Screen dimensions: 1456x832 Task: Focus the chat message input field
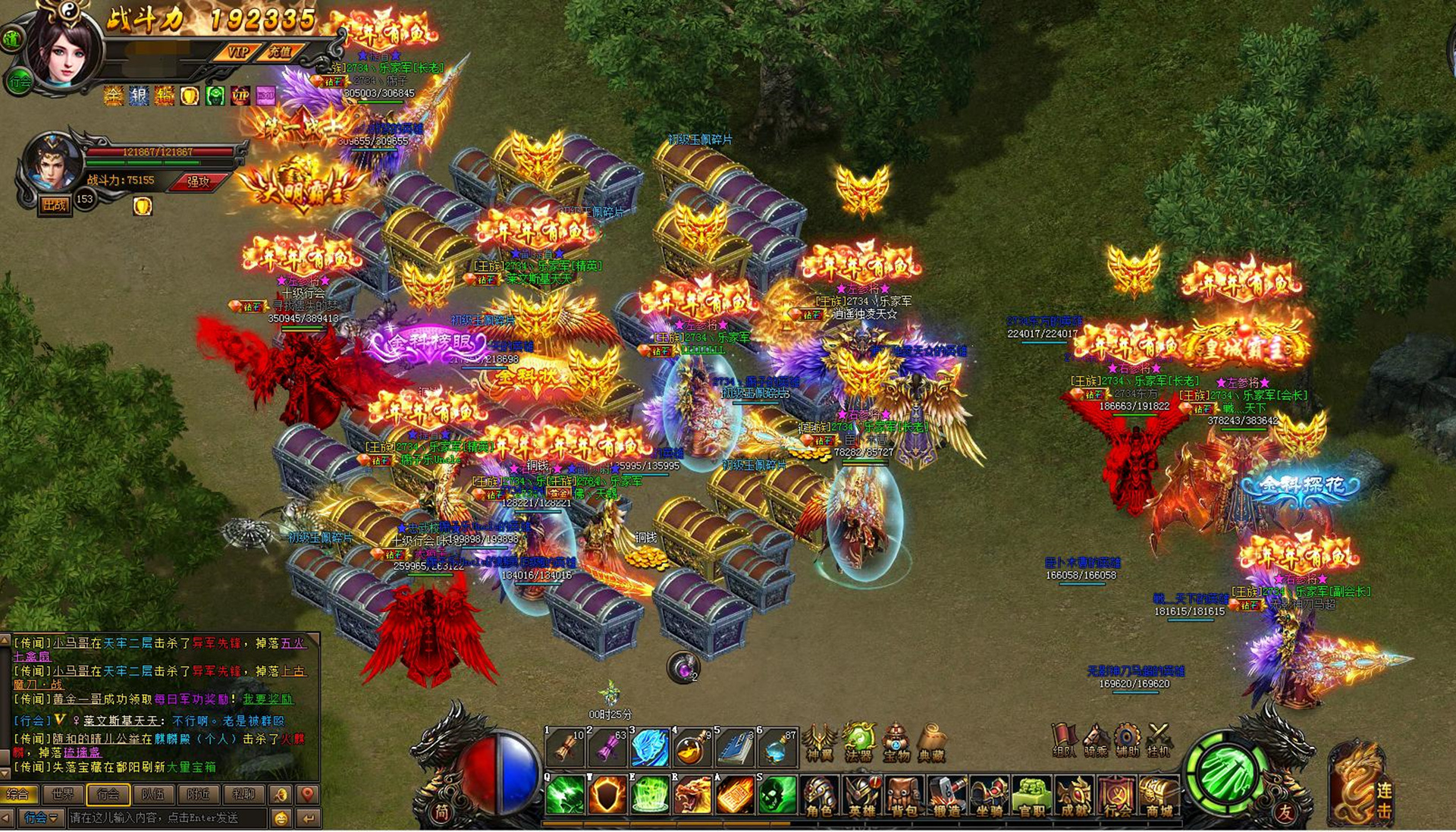point(167,818)
